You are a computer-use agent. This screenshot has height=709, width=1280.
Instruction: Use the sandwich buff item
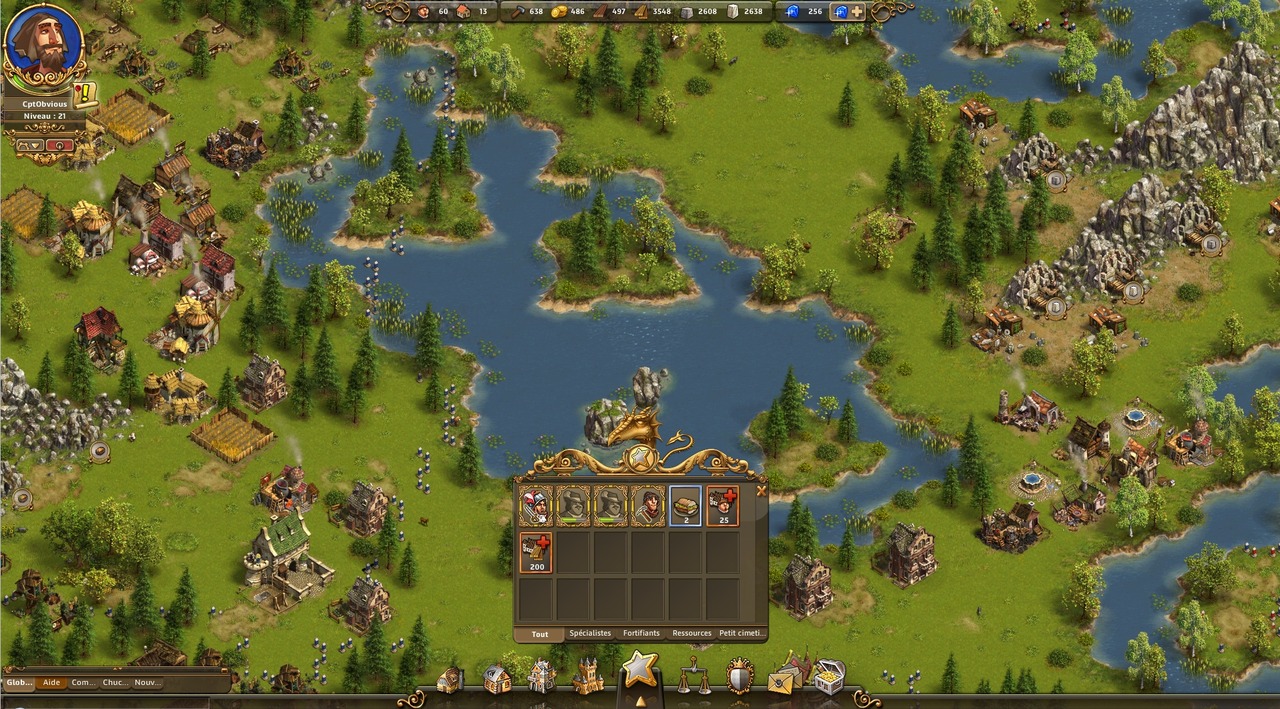pyautogui.click(x=685, y=506)
